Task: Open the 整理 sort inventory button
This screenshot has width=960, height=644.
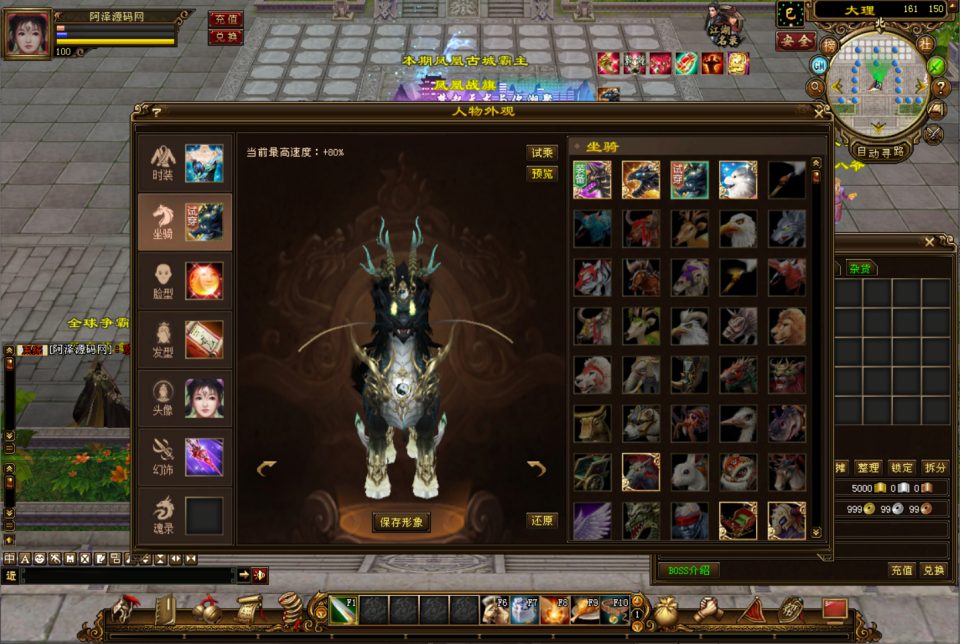Action: click(x=868, y=468)
